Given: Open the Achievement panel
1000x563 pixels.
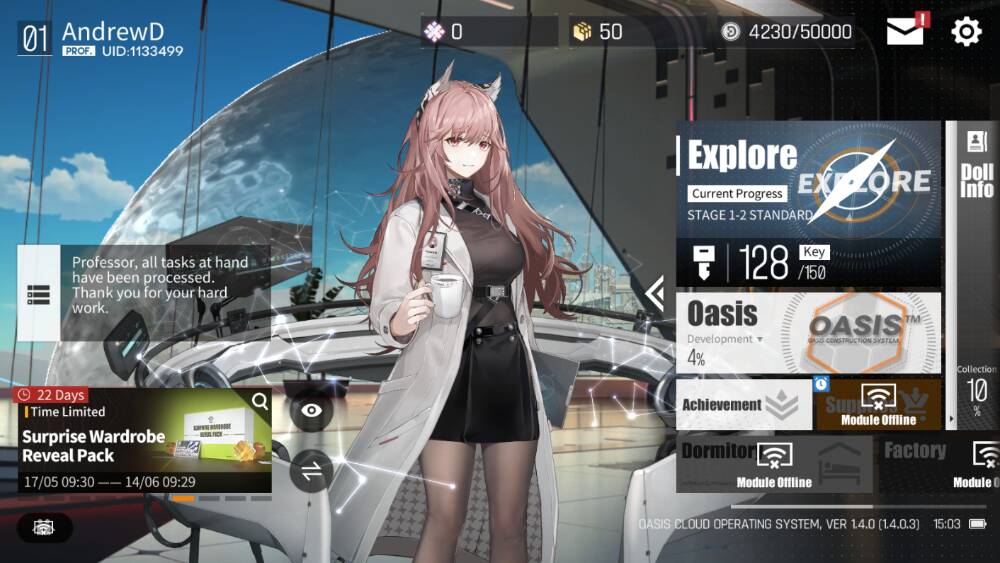Looking at the screenshot, I should [x=744, y=404].
